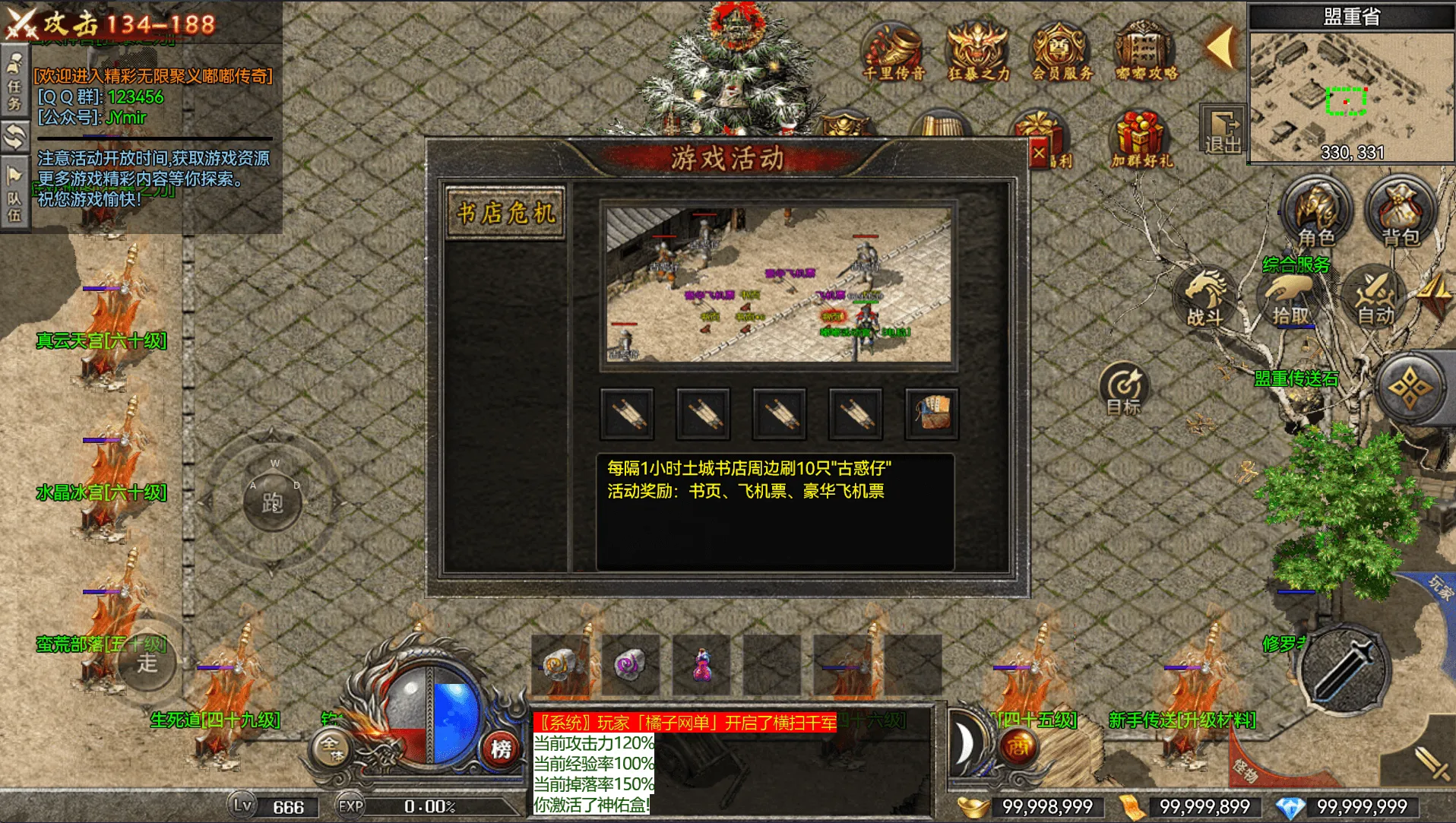The height and width of the screenshot is (823, 1456).
Task: Use the pink potion hotbar slot
Action: coord(701,665)
